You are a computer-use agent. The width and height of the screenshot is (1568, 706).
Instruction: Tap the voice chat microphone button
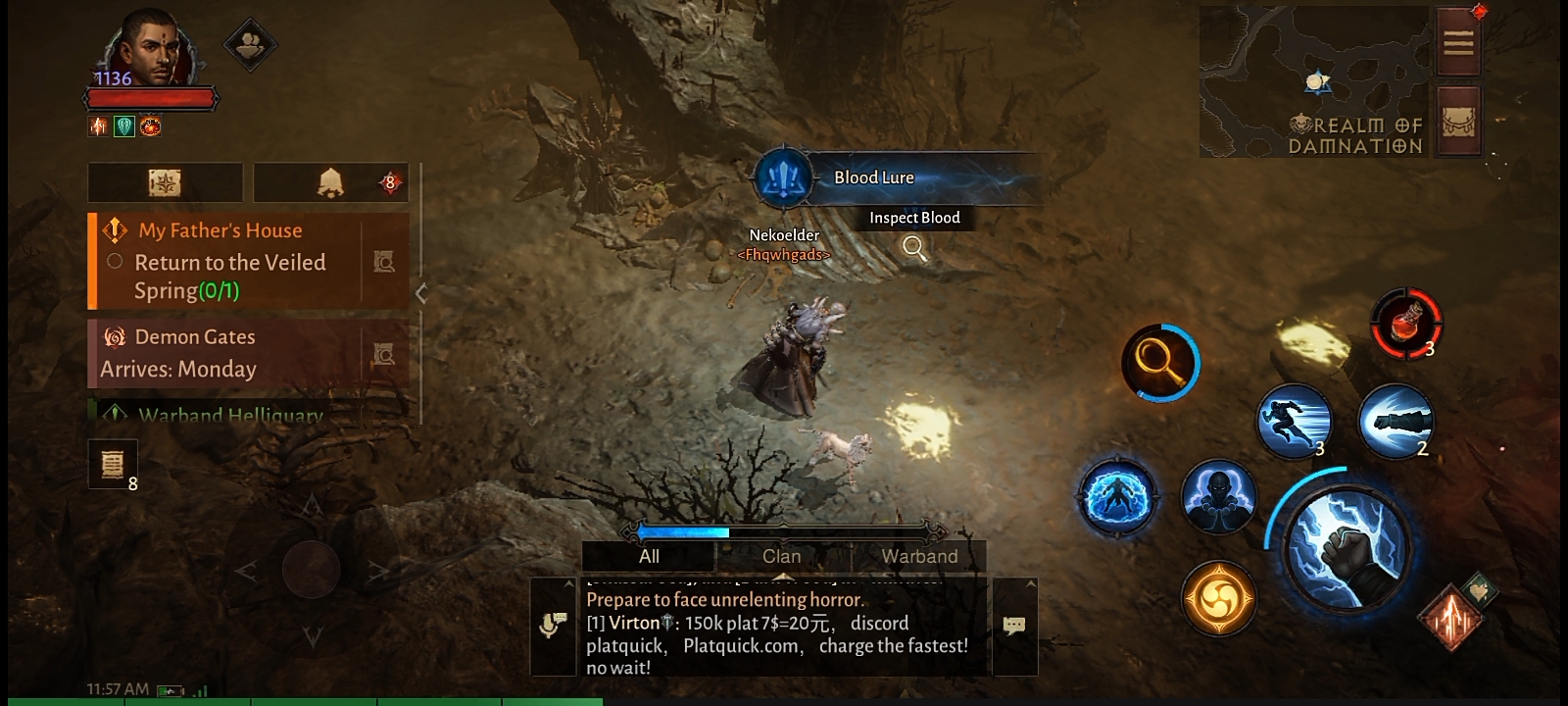coord(554,626)
